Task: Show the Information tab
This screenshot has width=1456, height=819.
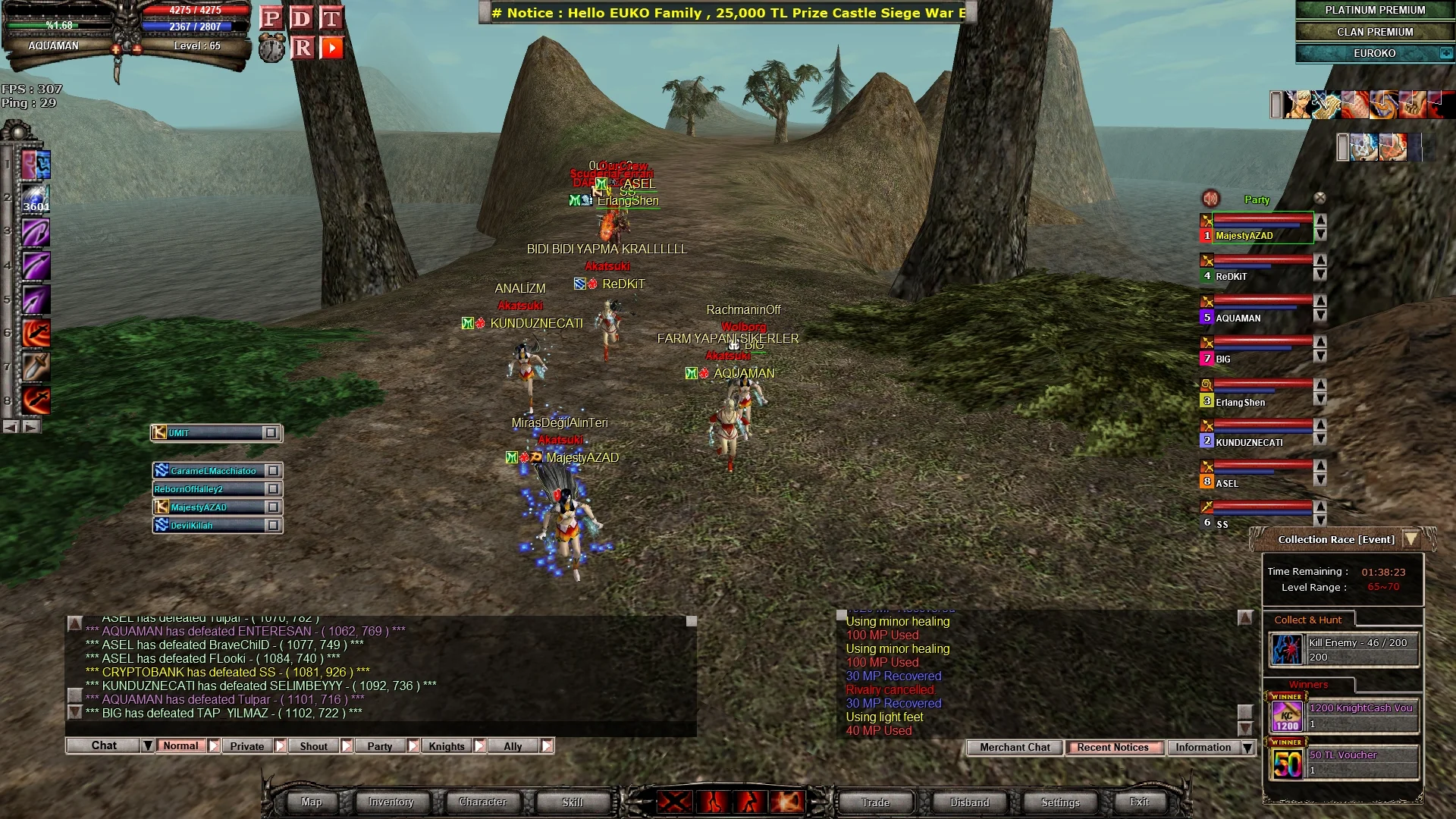Action: coord(1203,748)
